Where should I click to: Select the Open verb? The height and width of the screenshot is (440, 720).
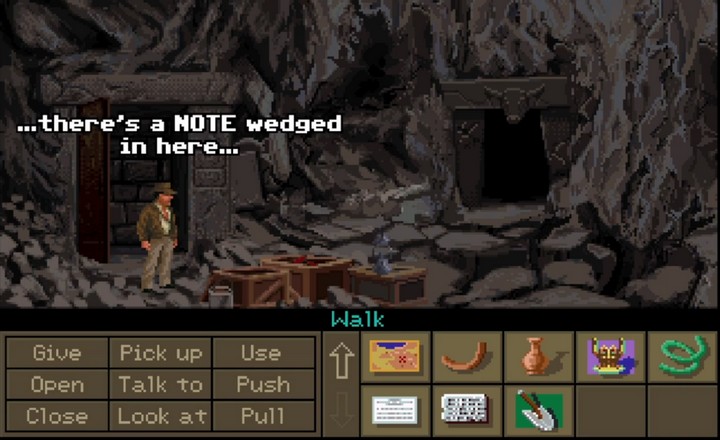click(57, 384)
